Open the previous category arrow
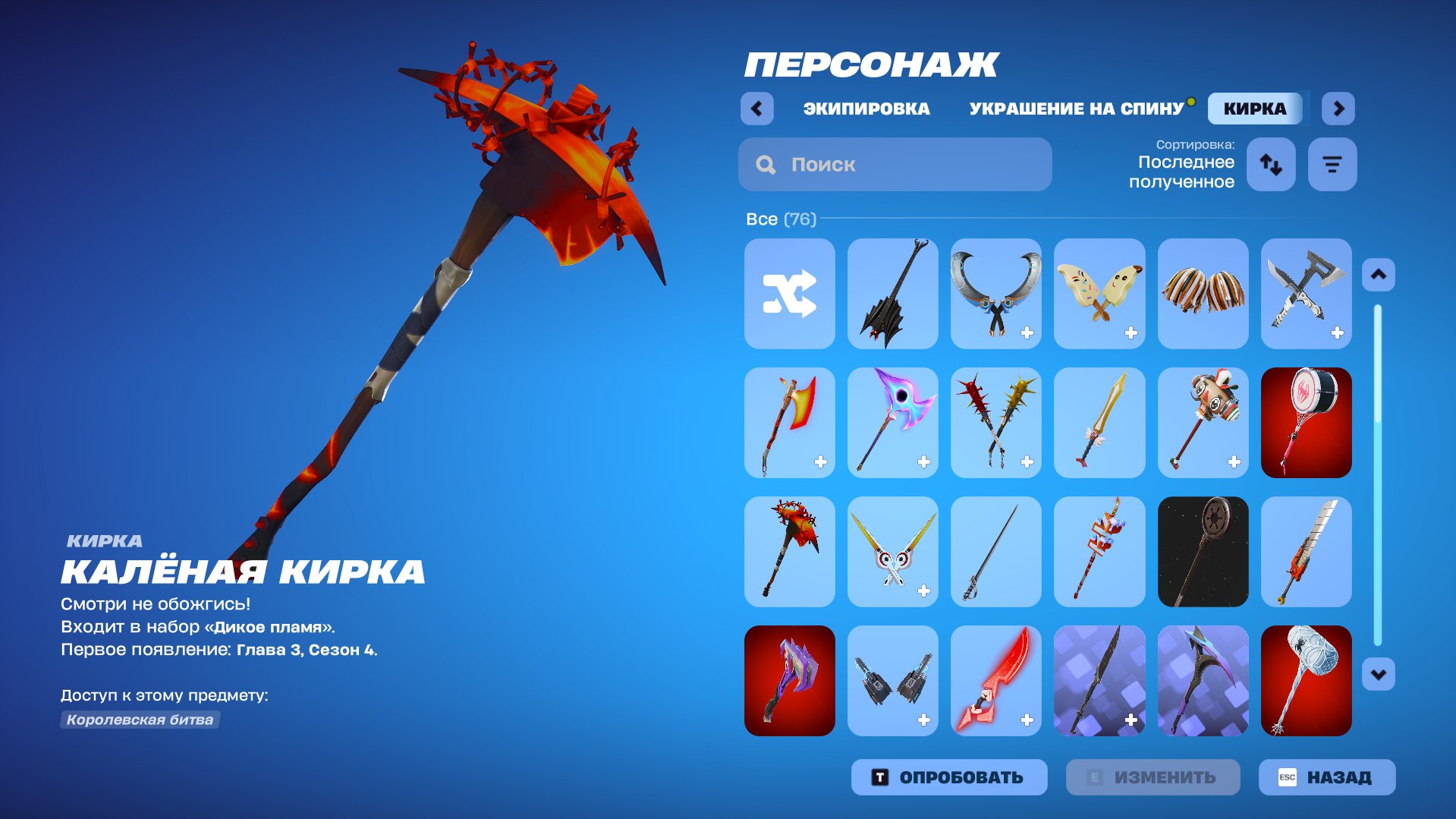 [756, 109]
